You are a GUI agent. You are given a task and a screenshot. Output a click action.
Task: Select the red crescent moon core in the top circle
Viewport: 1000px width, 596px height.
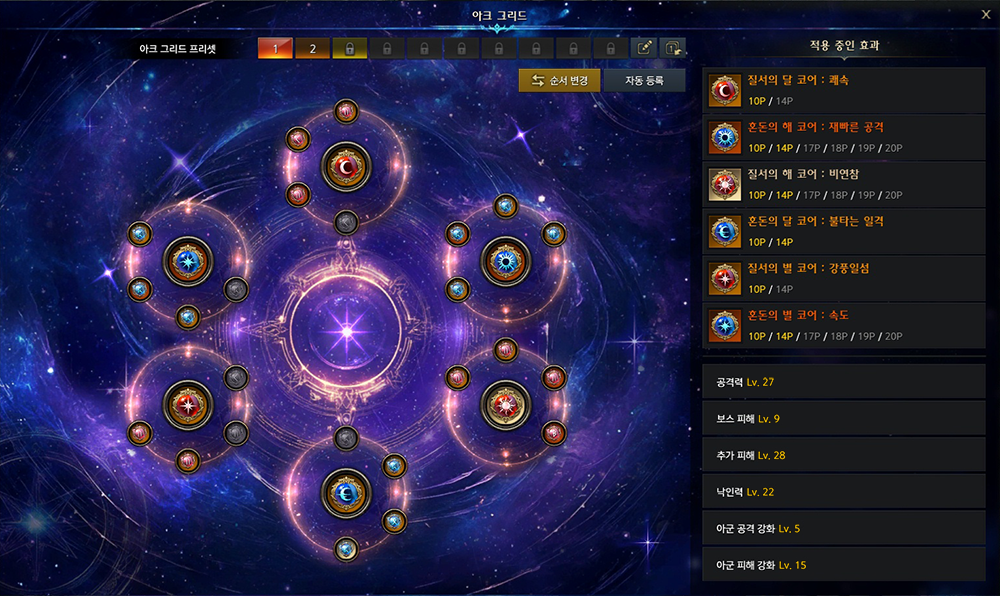[346, 167]
